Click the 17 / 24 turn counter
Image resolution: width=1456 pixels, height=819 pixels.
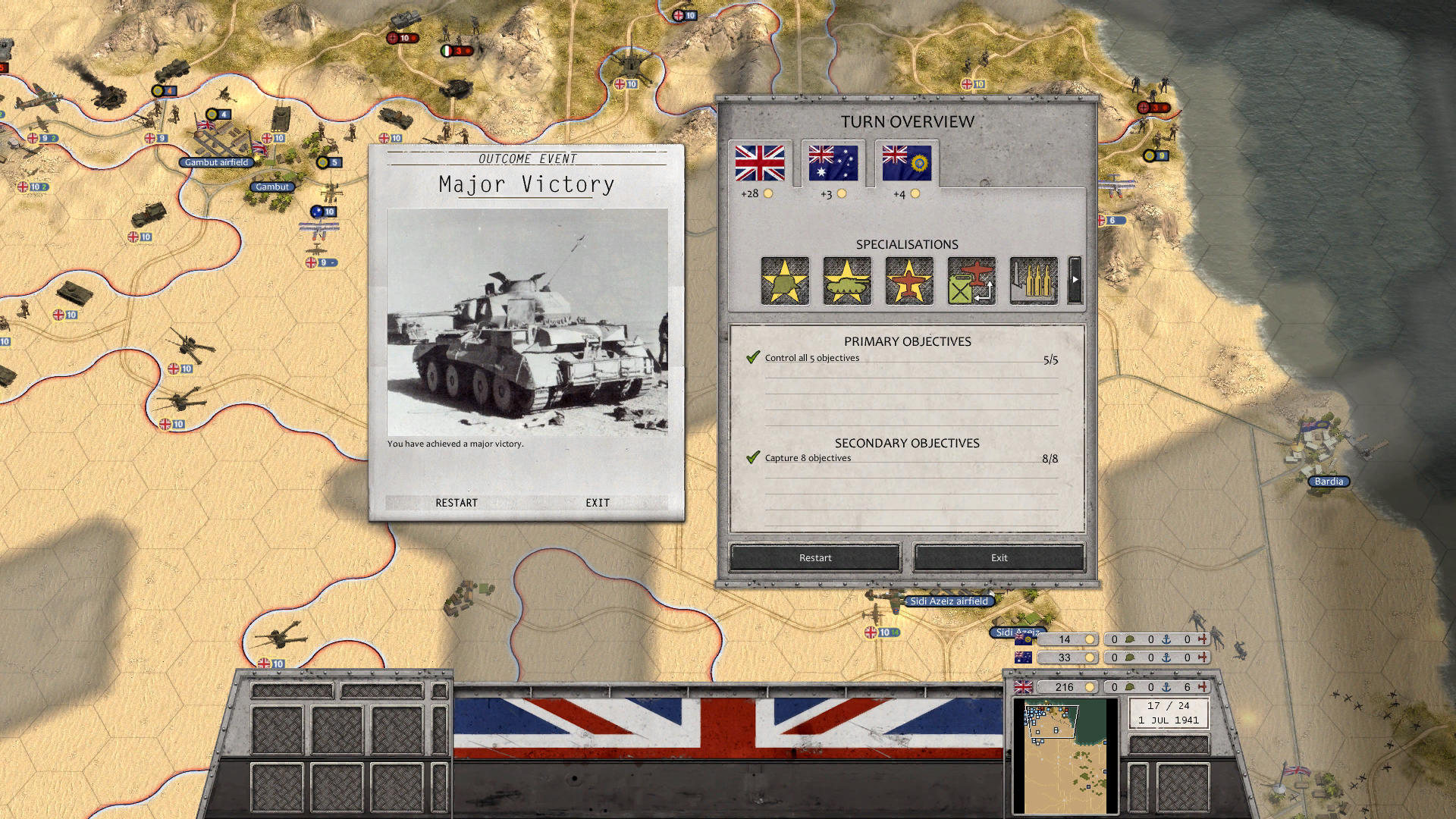(x=1168, y=705)
